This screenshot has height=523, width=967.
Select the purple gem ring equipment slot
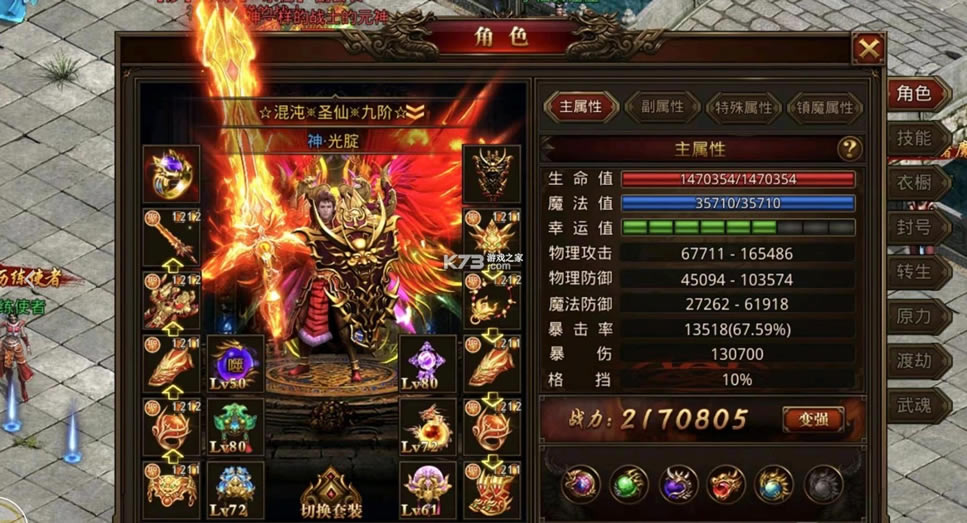171,174
